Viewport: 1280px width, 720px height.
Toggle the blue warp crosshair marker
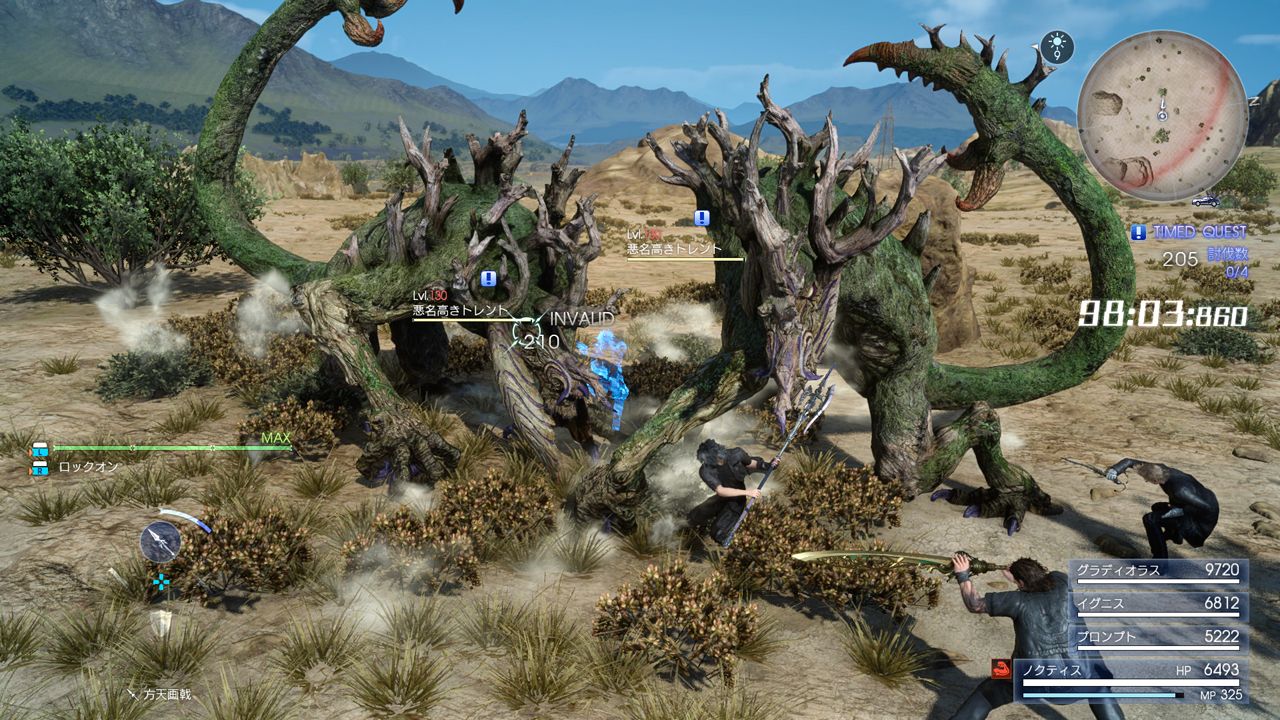point(161,581)
